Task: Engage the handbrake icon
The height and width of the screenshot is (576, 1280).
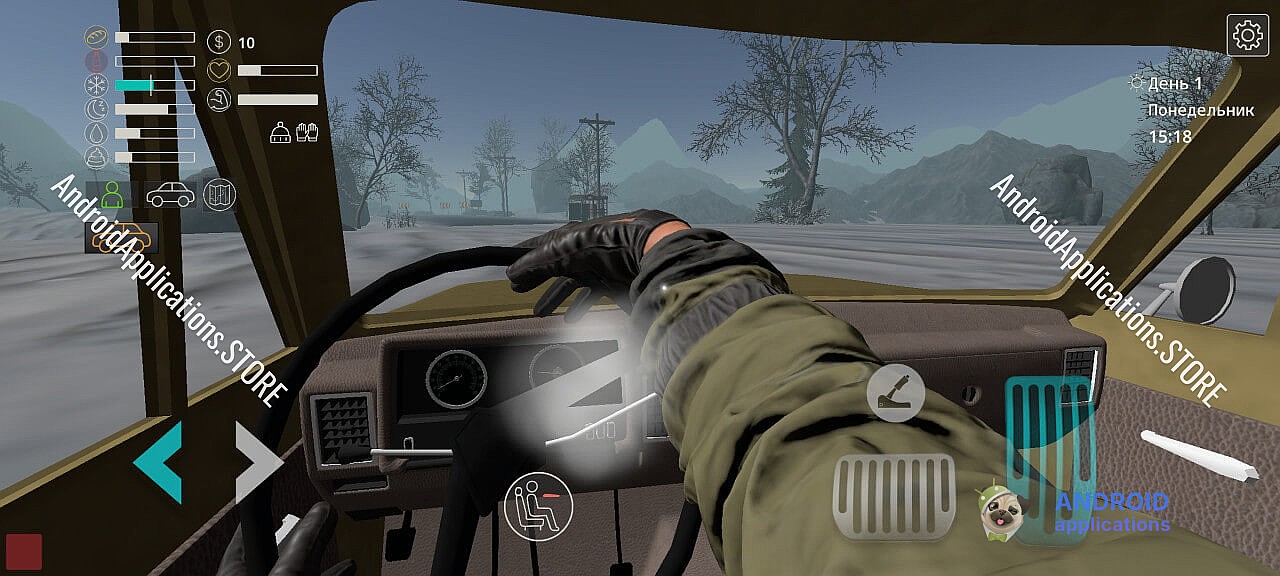Action: [x=895, y=392]
